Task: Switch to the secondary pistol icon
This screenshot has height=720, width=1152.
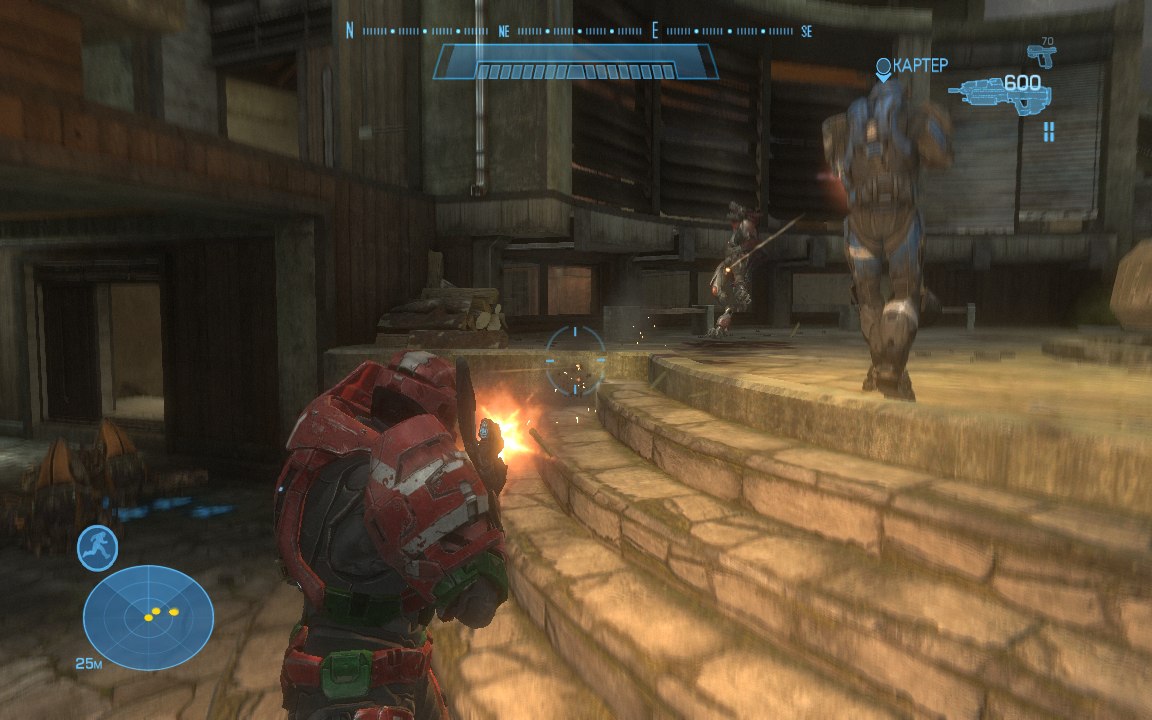Action: [x=1041, y=53]
